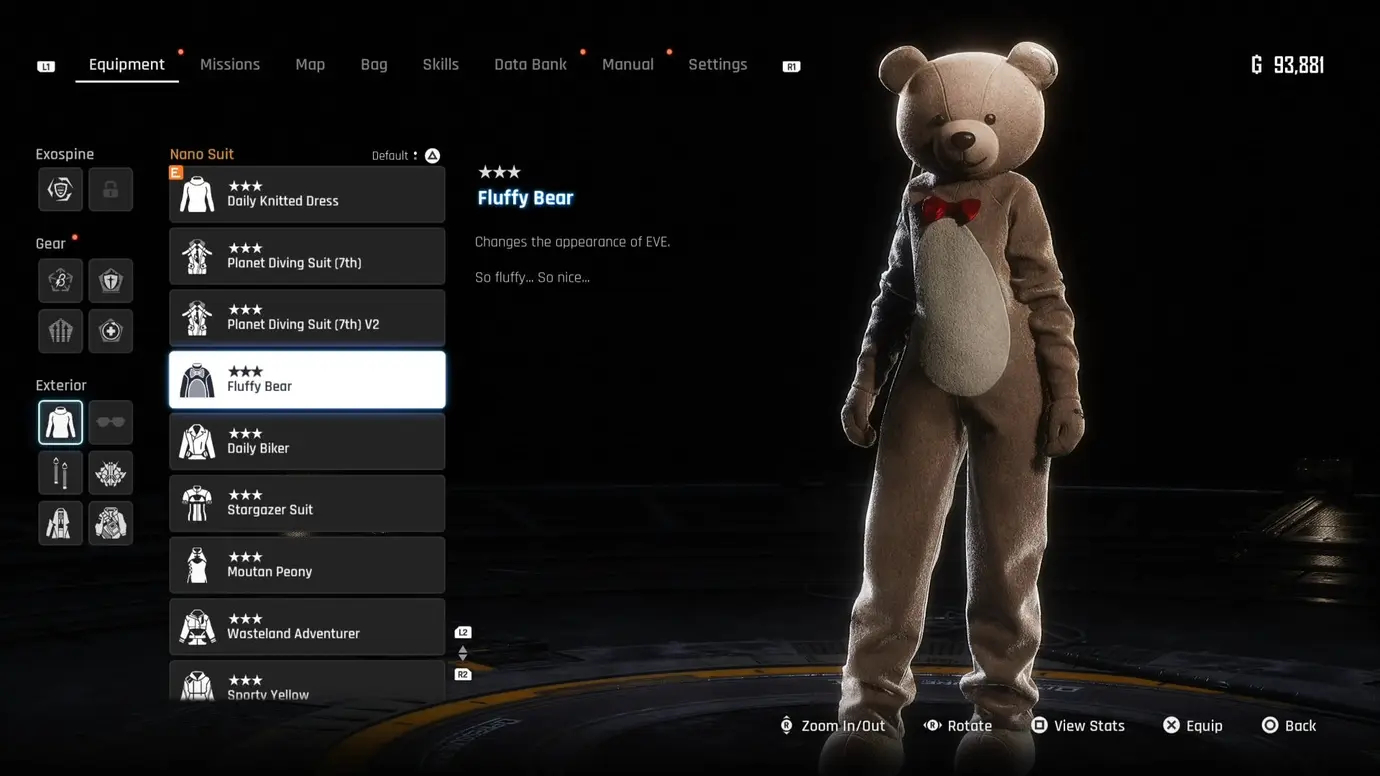The height and width of the screenshot is (776, 1380).
Task: Select the equipped Exospine slot
Action: [x=60, y=190]
